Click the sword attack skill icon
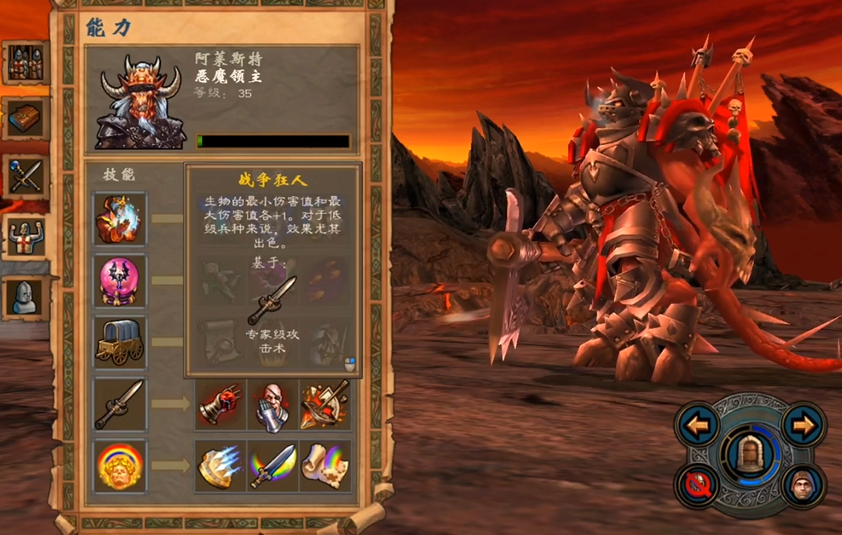 click(120, 403)
